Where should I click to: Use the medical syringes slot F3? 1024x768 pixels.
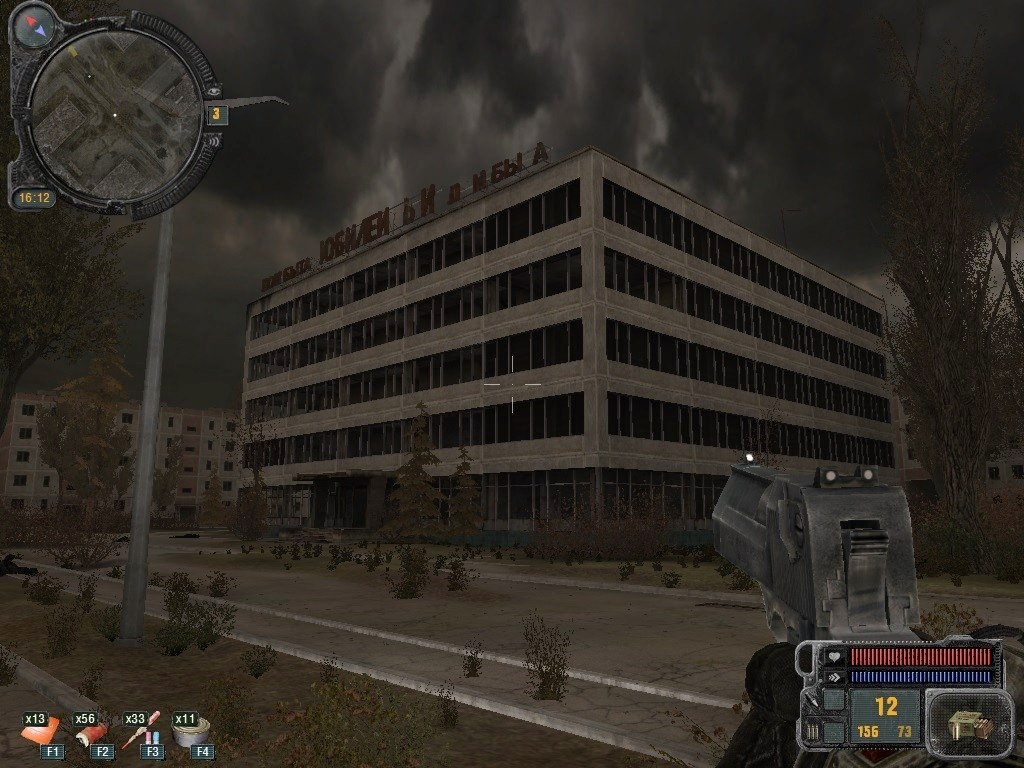(141, 735)
